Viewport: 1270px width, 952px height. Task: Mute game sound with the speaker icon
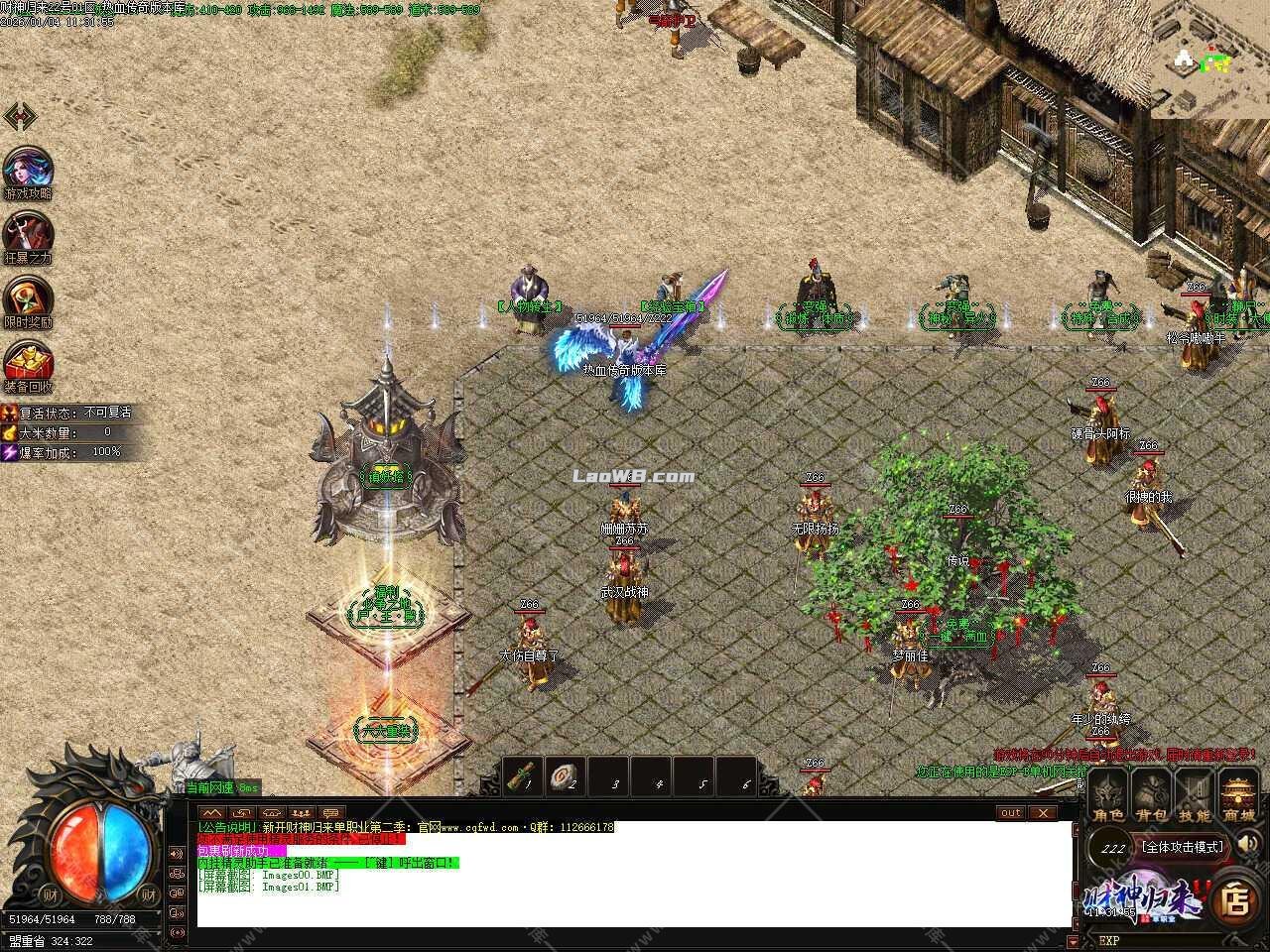pyautogui.click(x=1246, y=844)
